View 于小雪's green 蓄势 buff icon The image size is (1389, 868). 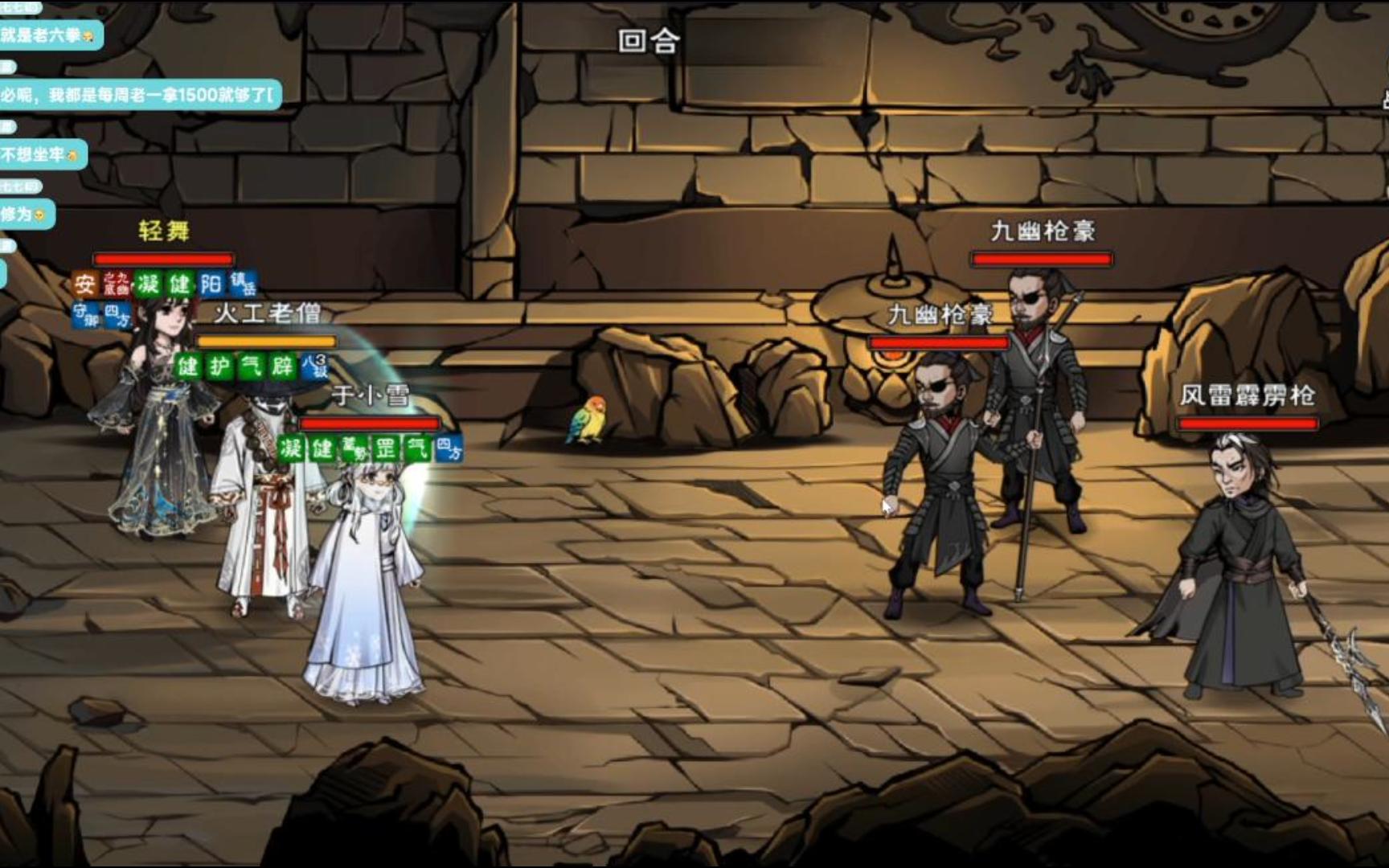pyautogui.click(x=354, y=448)
